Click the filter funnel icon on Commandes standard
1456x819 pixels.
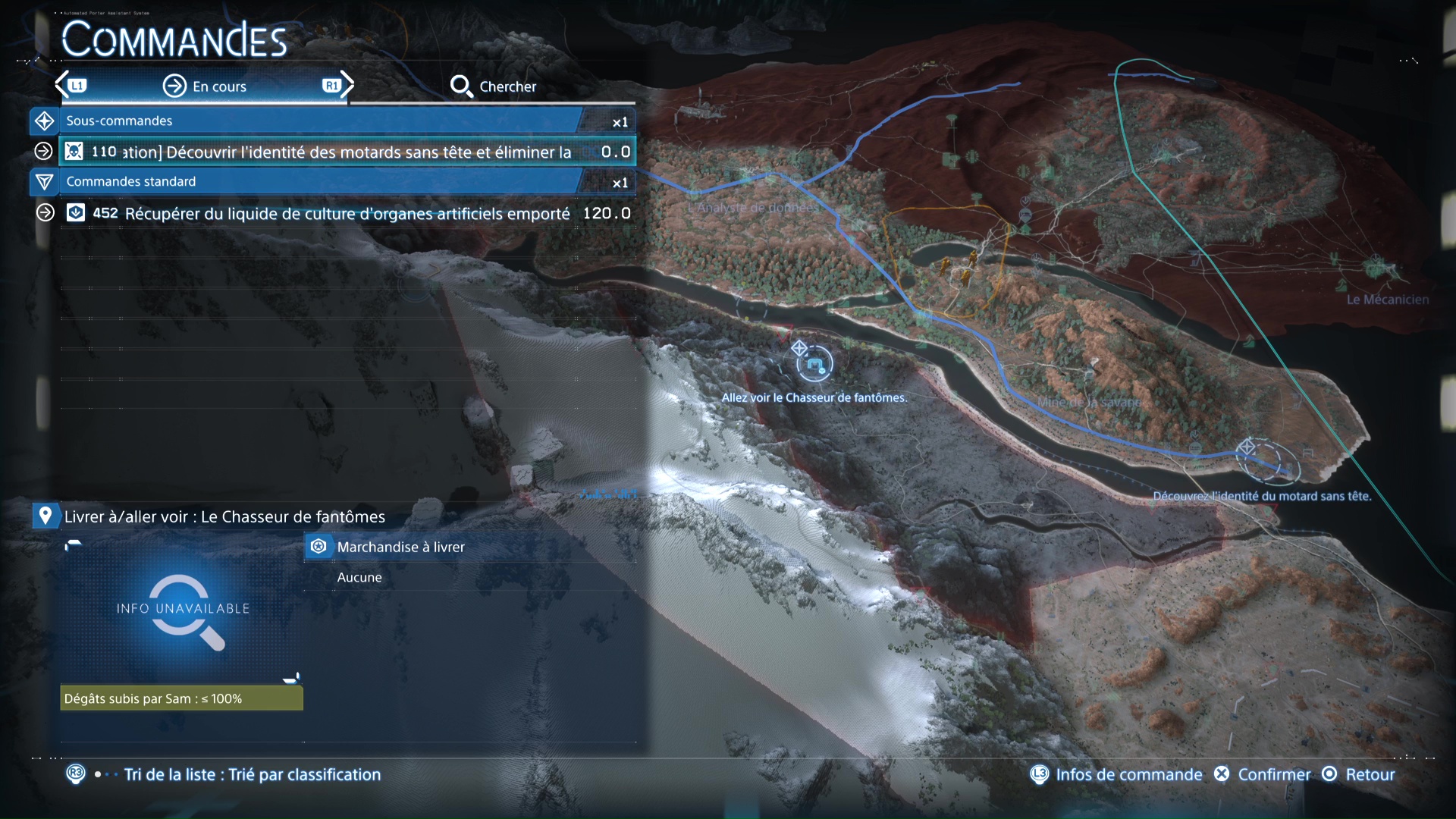(44, 182)
